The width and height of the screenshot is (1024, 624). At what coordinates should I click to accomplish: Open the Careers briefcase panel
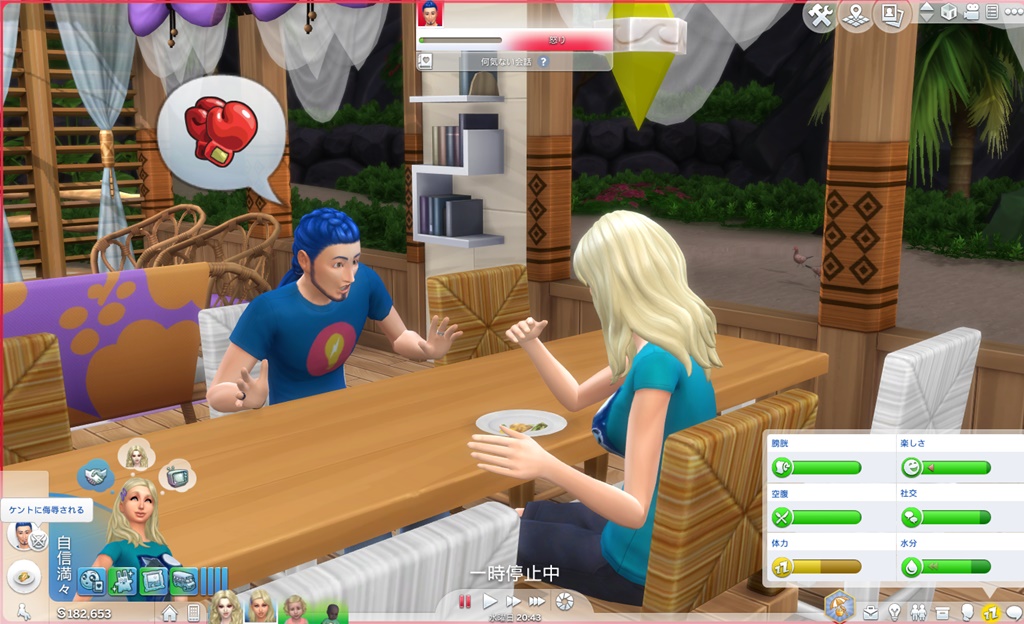872,612
